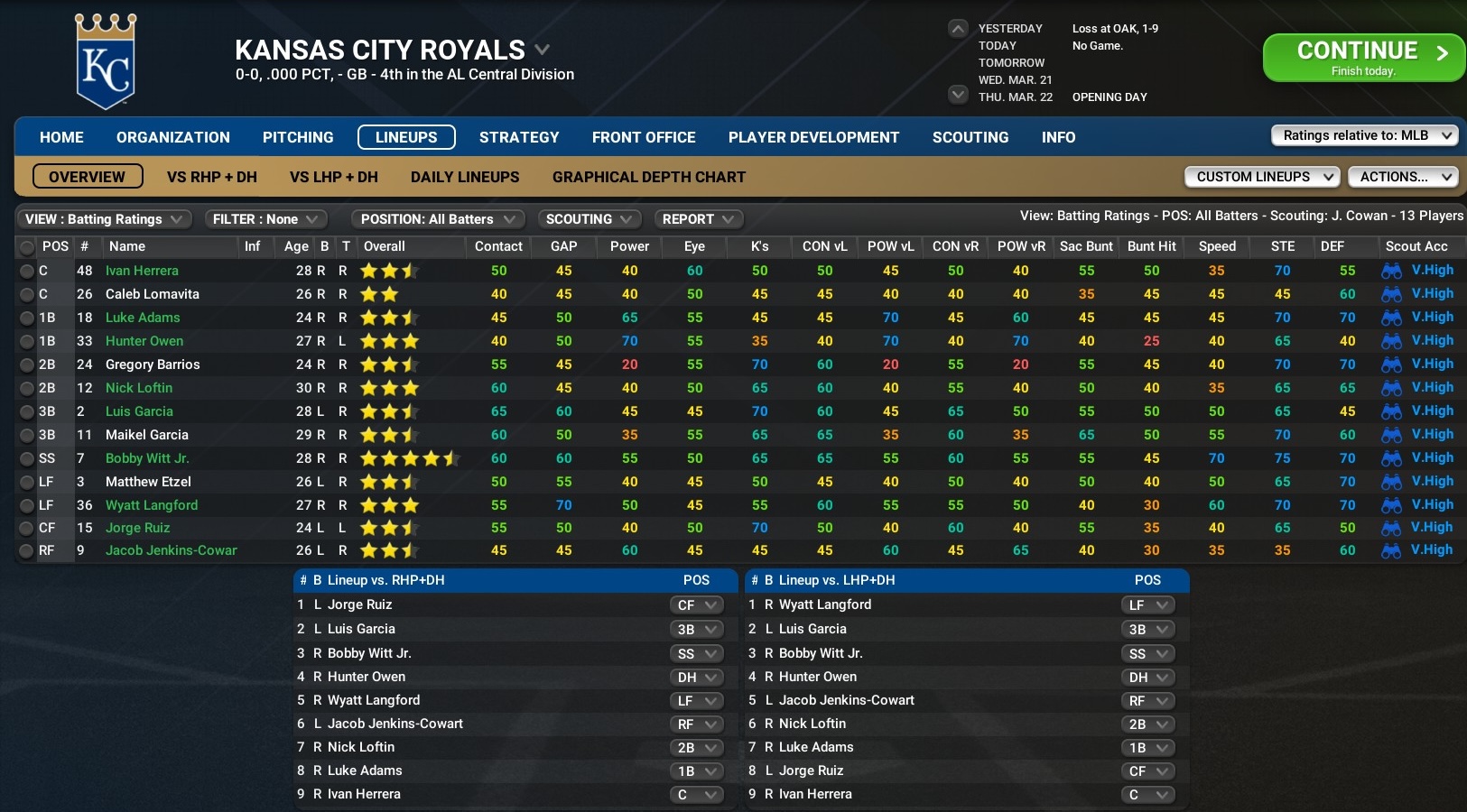The width and height of the screenshot is (1467, 812).
Task: Click the star rating for Nick Loftin
Action: [390, 387]
